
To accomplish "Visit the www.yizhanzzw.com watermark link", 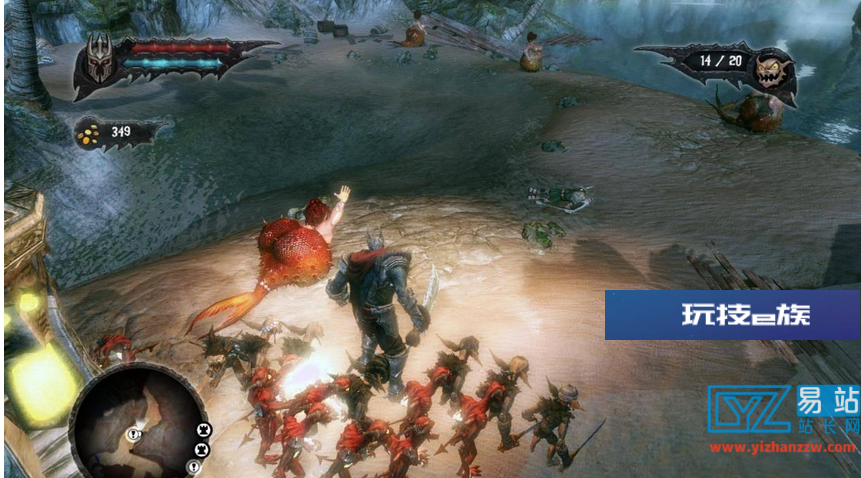I will 781,449.
